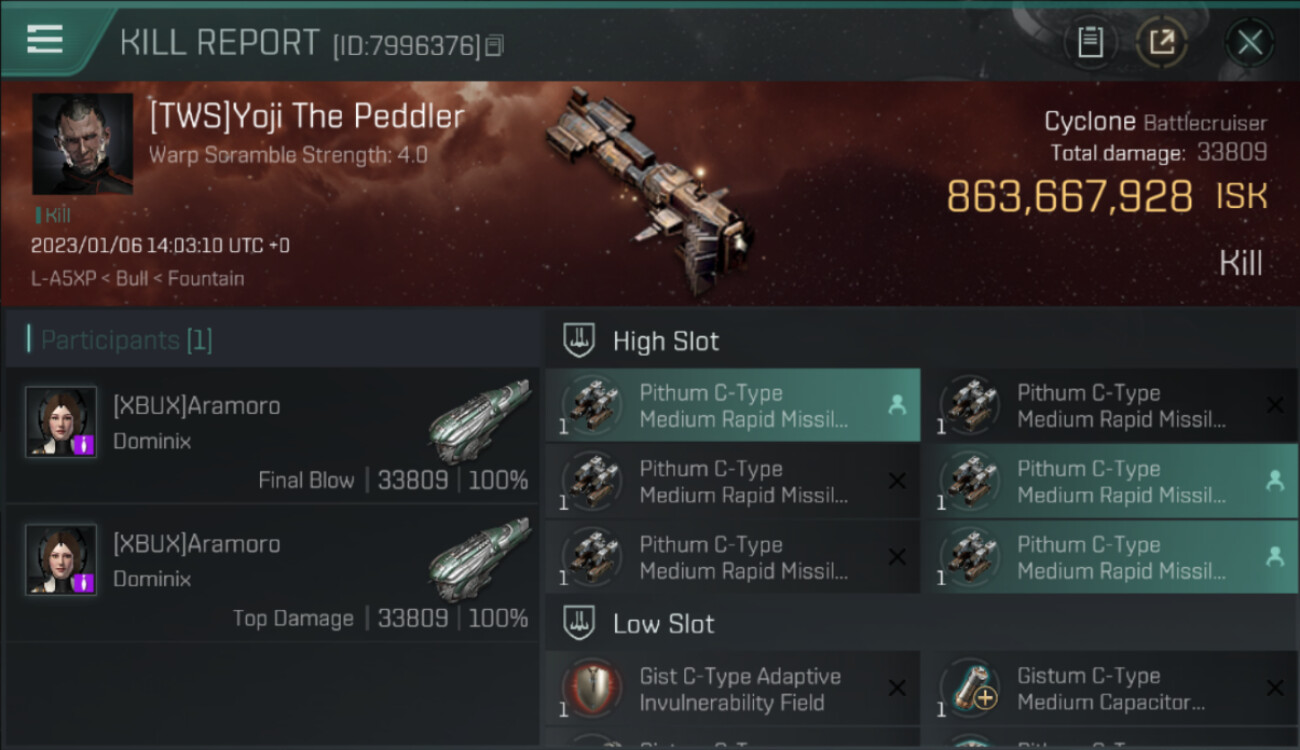Open the Participants tab
The height and width of the screenshot is (750, 1300).
[126, 340]
